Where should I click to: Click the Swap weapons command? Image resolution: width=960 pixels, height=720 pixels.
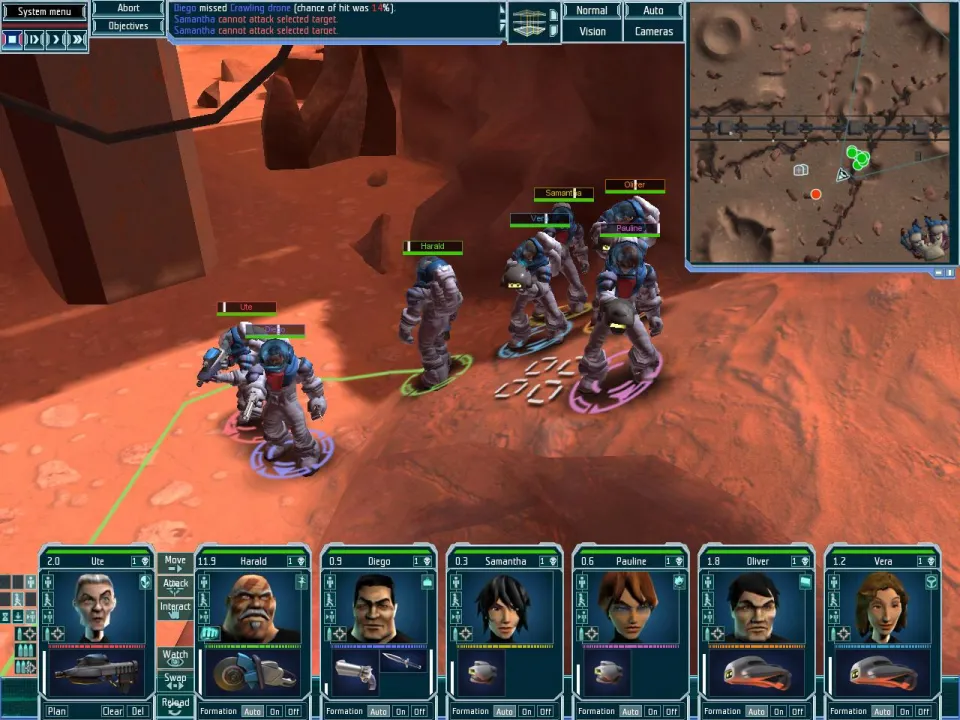pyautogui.click(x=175, y=679)
